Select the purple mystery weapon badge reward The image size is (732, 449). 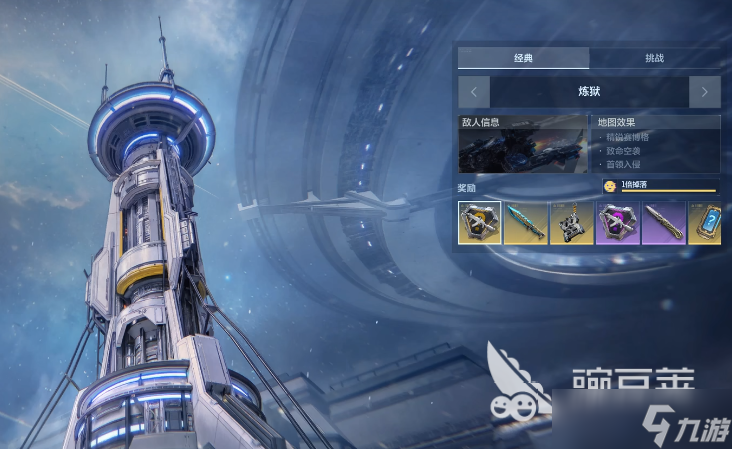tap(618, 223)
